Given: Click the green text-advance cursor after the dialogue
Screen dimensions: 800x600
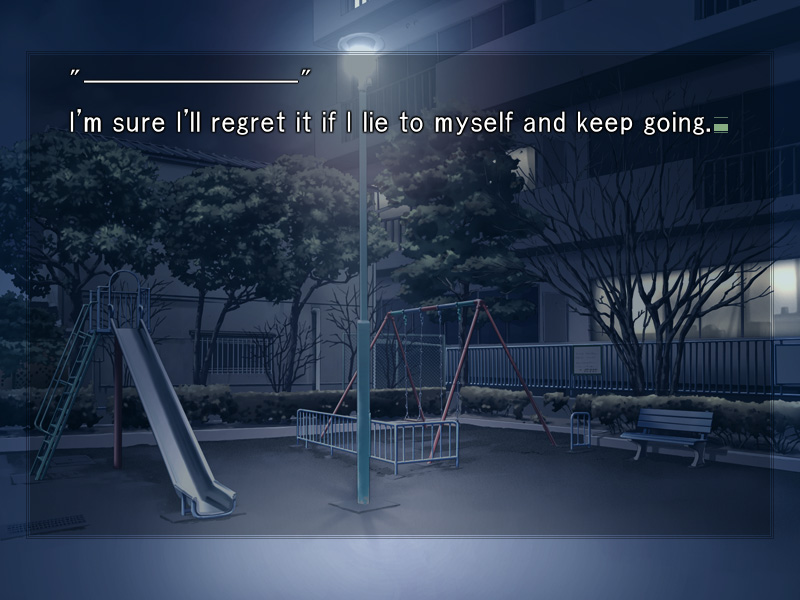Looking at the screenshot, I should (720, 127).
